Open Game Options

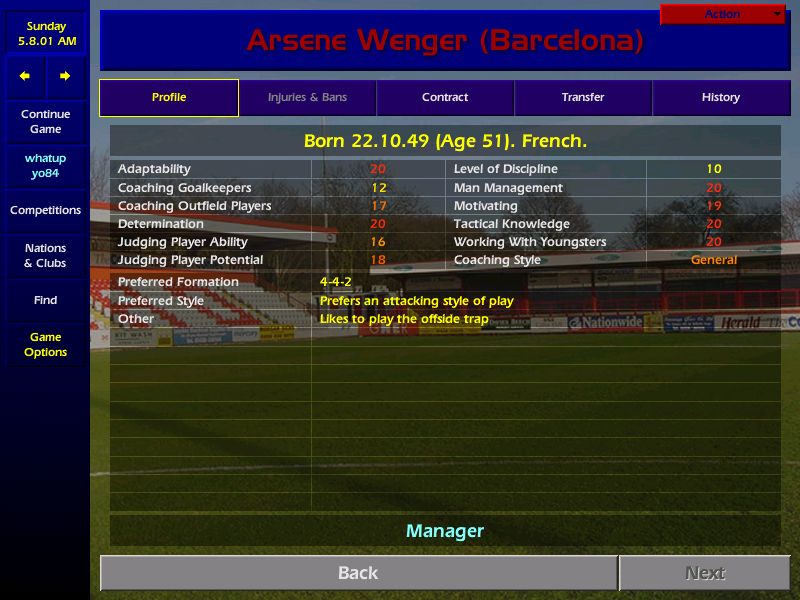click(x=45, y=345)
